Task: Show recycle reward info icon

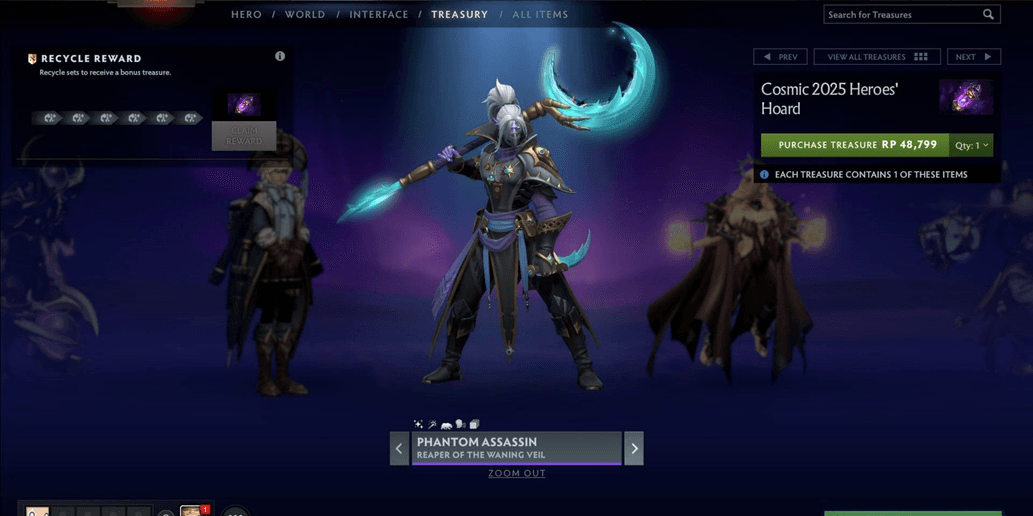Action: pyautogui.click(x=280, y=57)
